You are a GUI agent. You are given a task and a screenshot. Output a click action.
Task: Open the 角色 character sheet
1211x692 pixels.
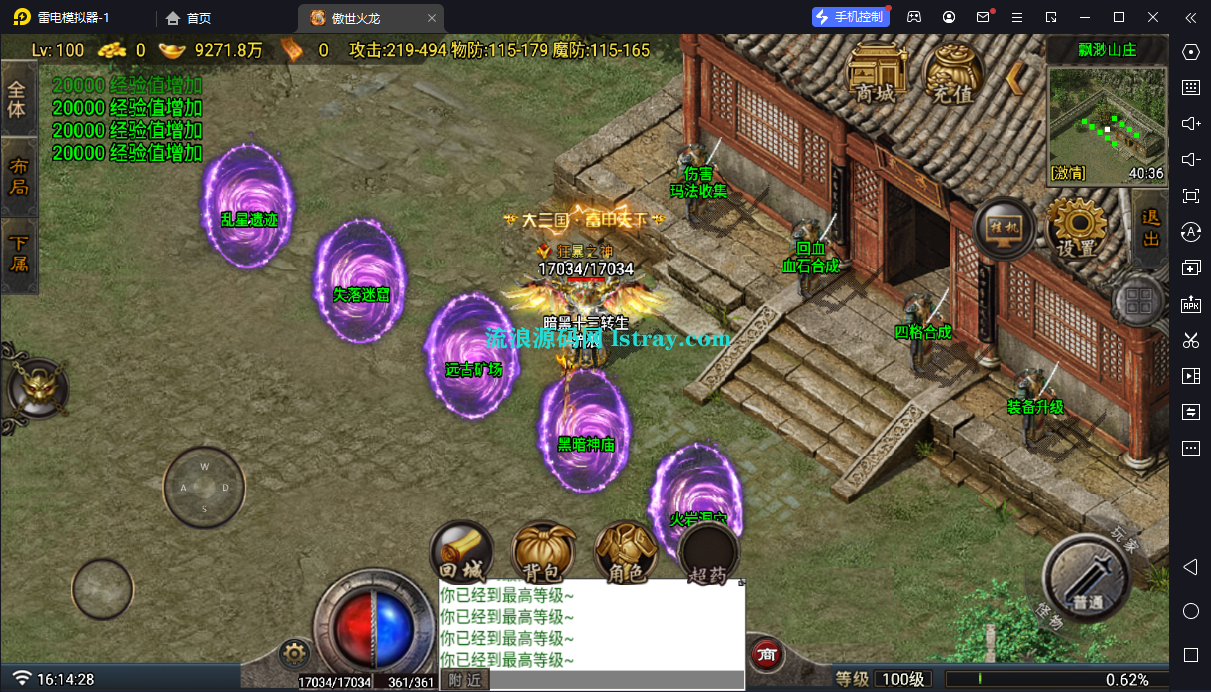click(626, 553)
